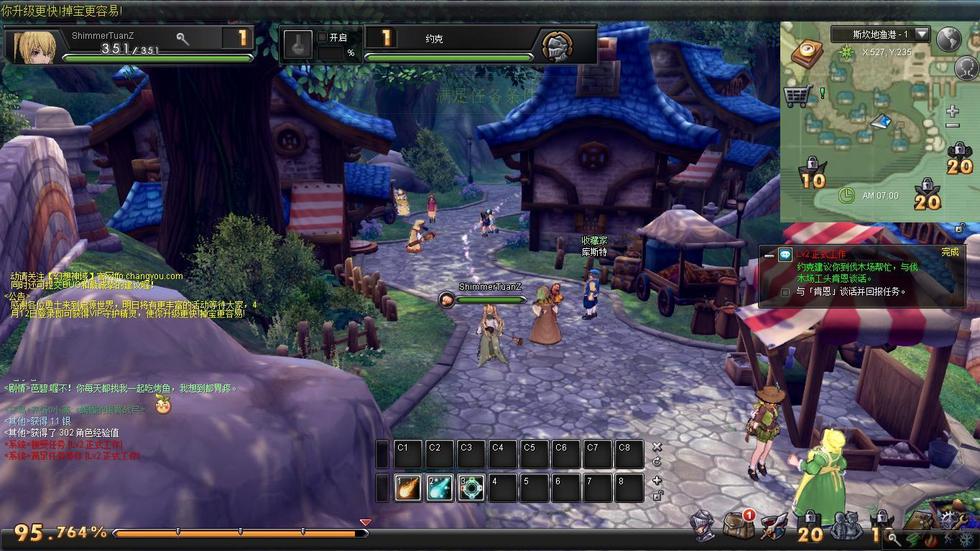The height and width of the screenshot is (551, 980).
Task: Select the potion flask slot
Action: coord(297,45)
